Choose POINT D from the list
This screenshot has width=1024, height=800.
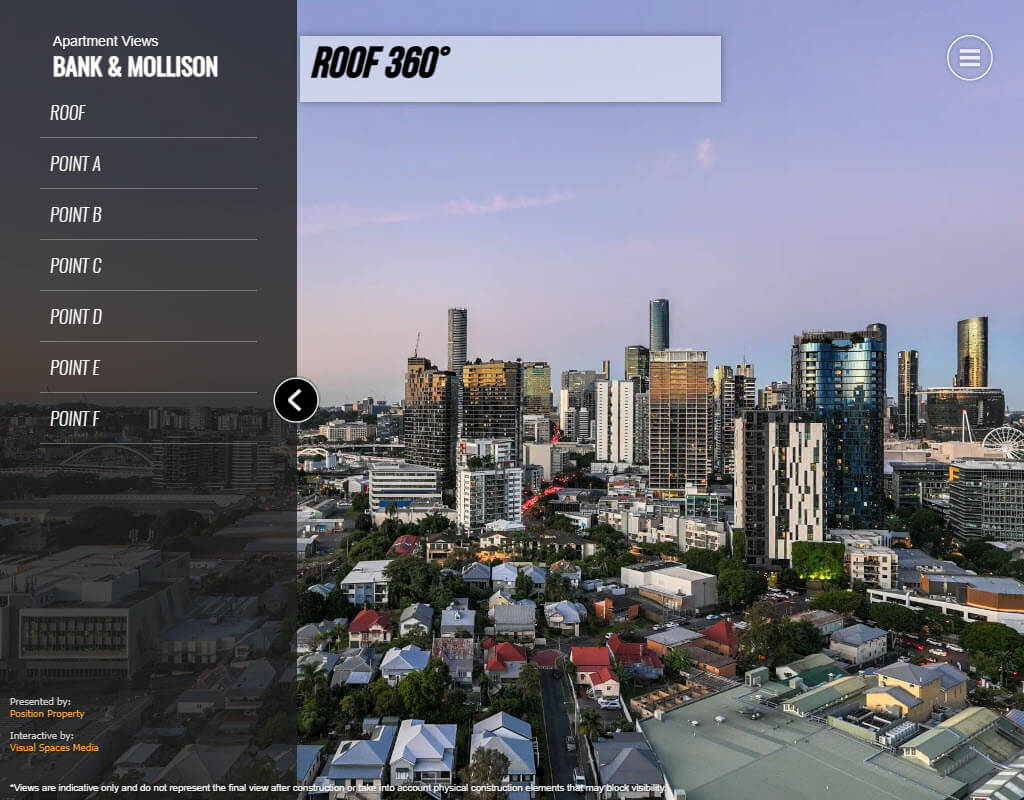point(76,317)
